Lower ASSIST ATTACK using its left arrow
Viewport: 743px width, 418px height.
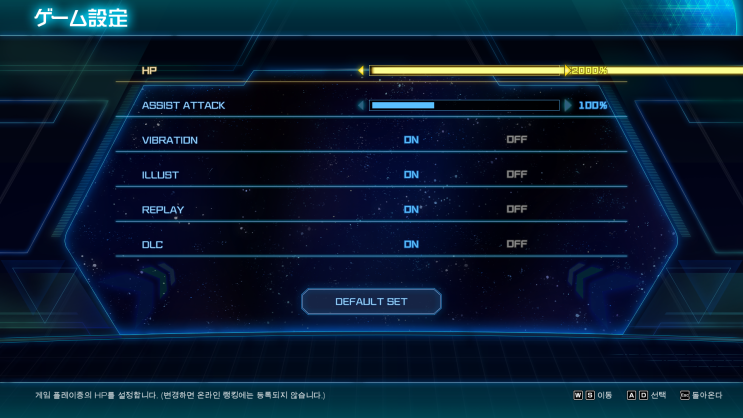pos(361,105)
